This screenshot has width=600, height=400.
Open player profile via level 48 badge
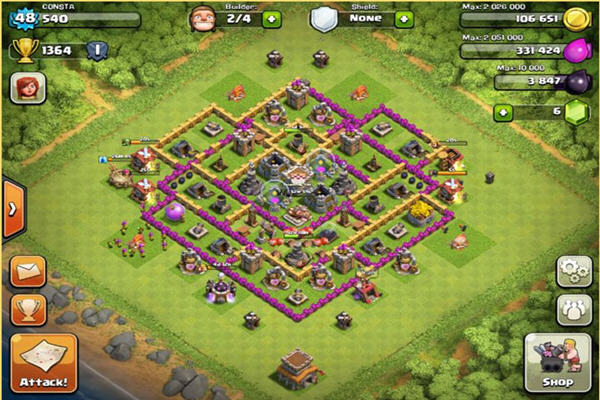click(23, 17)
